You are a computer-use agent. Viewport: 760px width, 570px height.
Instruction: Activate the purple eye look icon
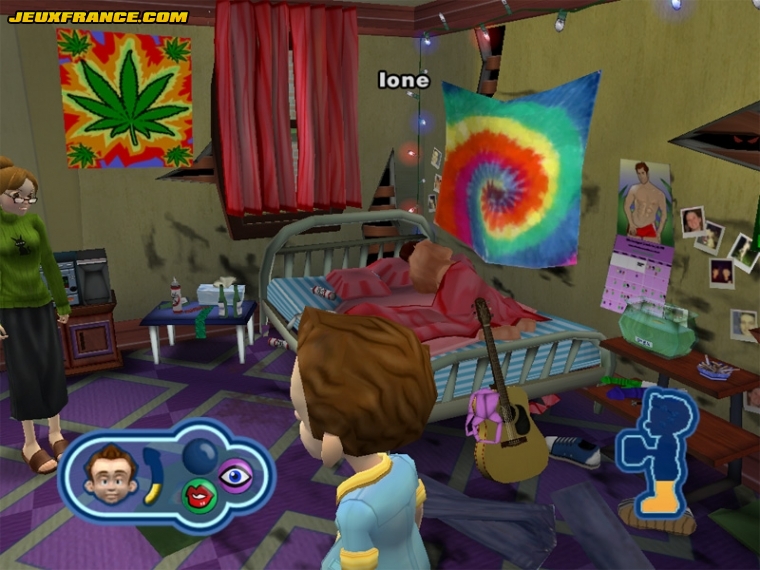click(x=236, y=475)
